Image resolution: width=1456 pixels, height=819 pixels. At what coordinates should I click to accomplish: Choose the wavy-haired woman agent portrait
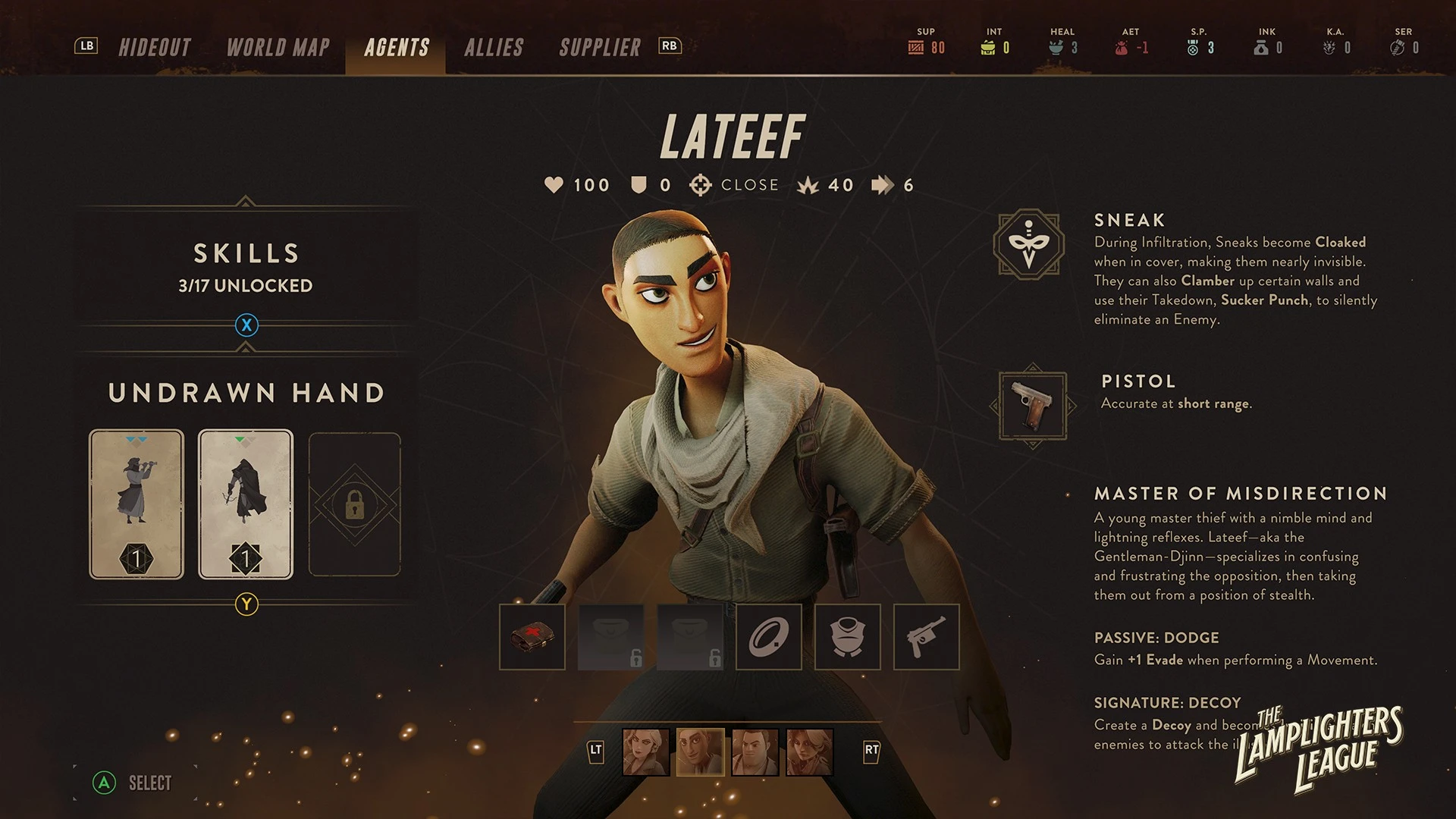[809, 752]
